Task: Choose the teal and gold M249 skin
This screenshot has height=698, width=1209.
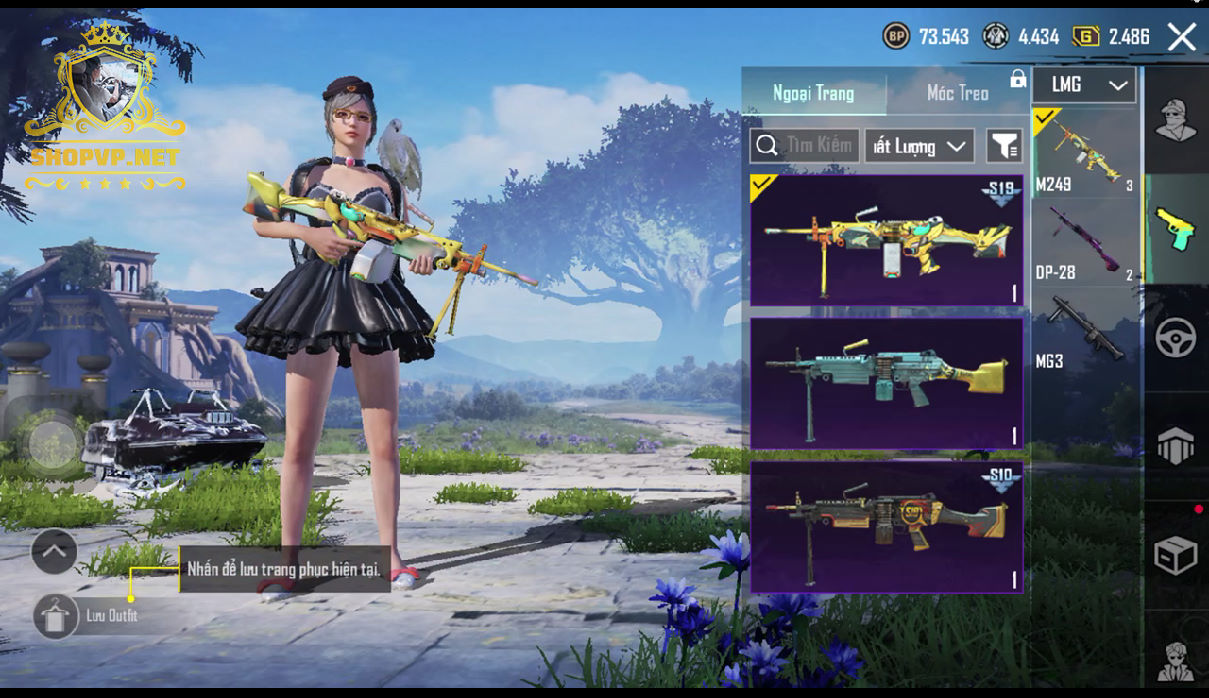Action: click(x=886, y=383)
